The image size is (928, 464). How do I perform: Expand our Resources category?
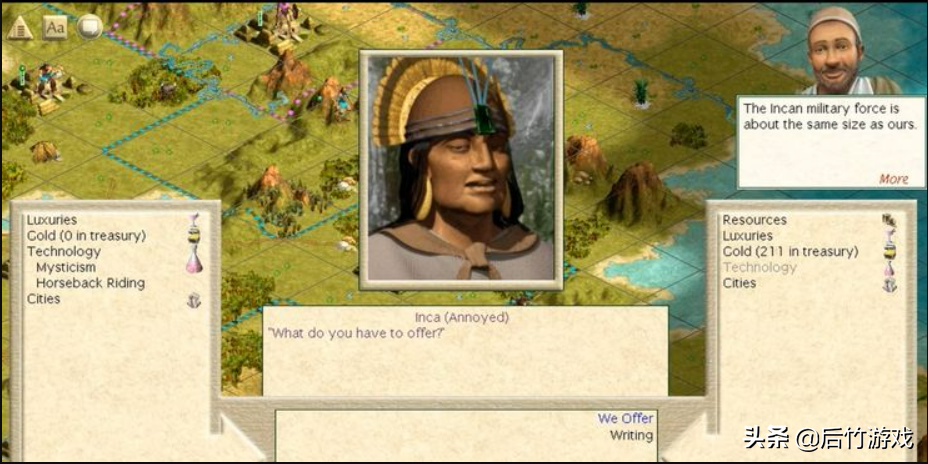(754, 220)
